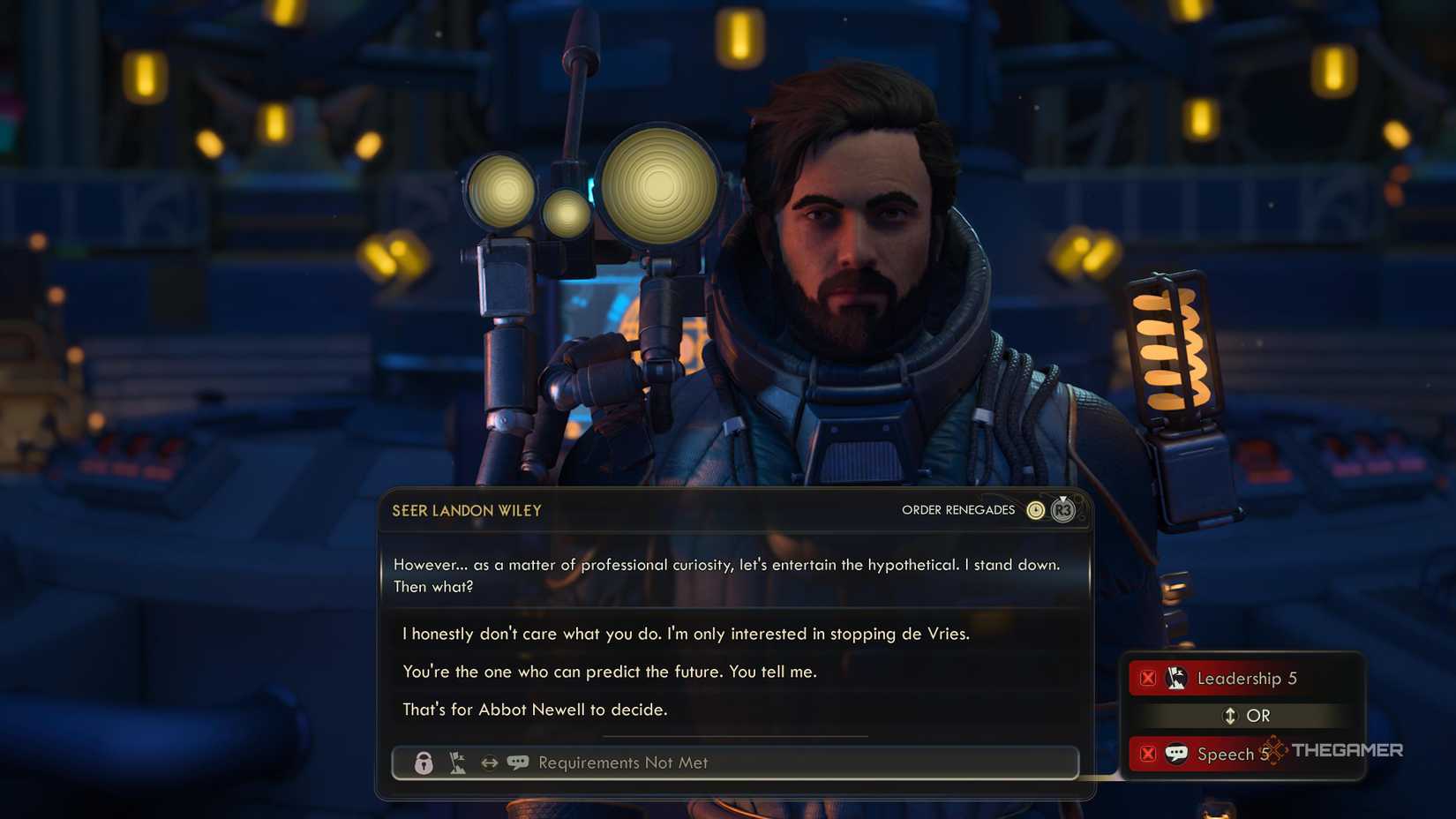The height and width of the screenshot is (819, 1456).
Task: Click the Seer Landon Wiley name header
Action: click(465, 510)
